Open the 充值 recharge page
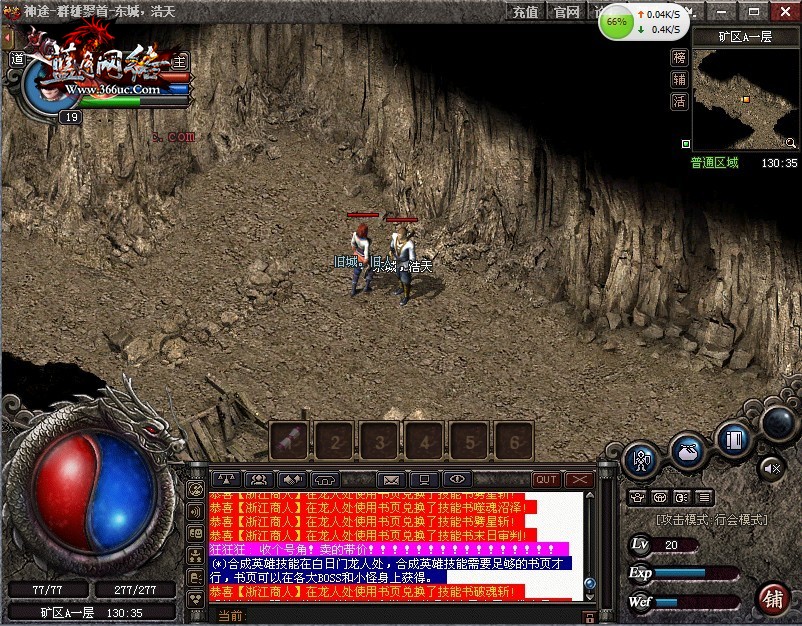 click(526, 12)
